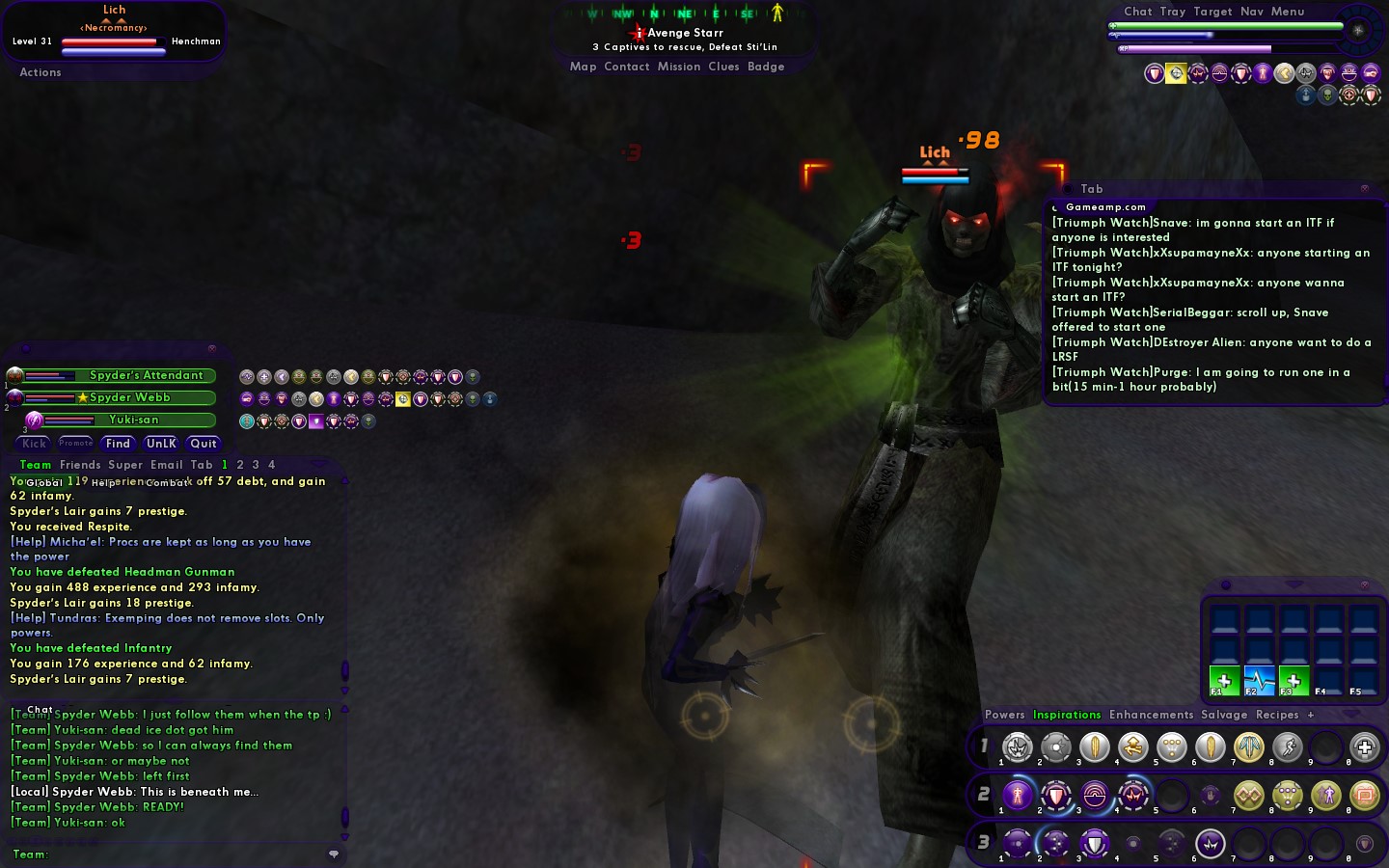Click the UnLK button
Screen dimensions: 1389x868
[x=161, y=444]
